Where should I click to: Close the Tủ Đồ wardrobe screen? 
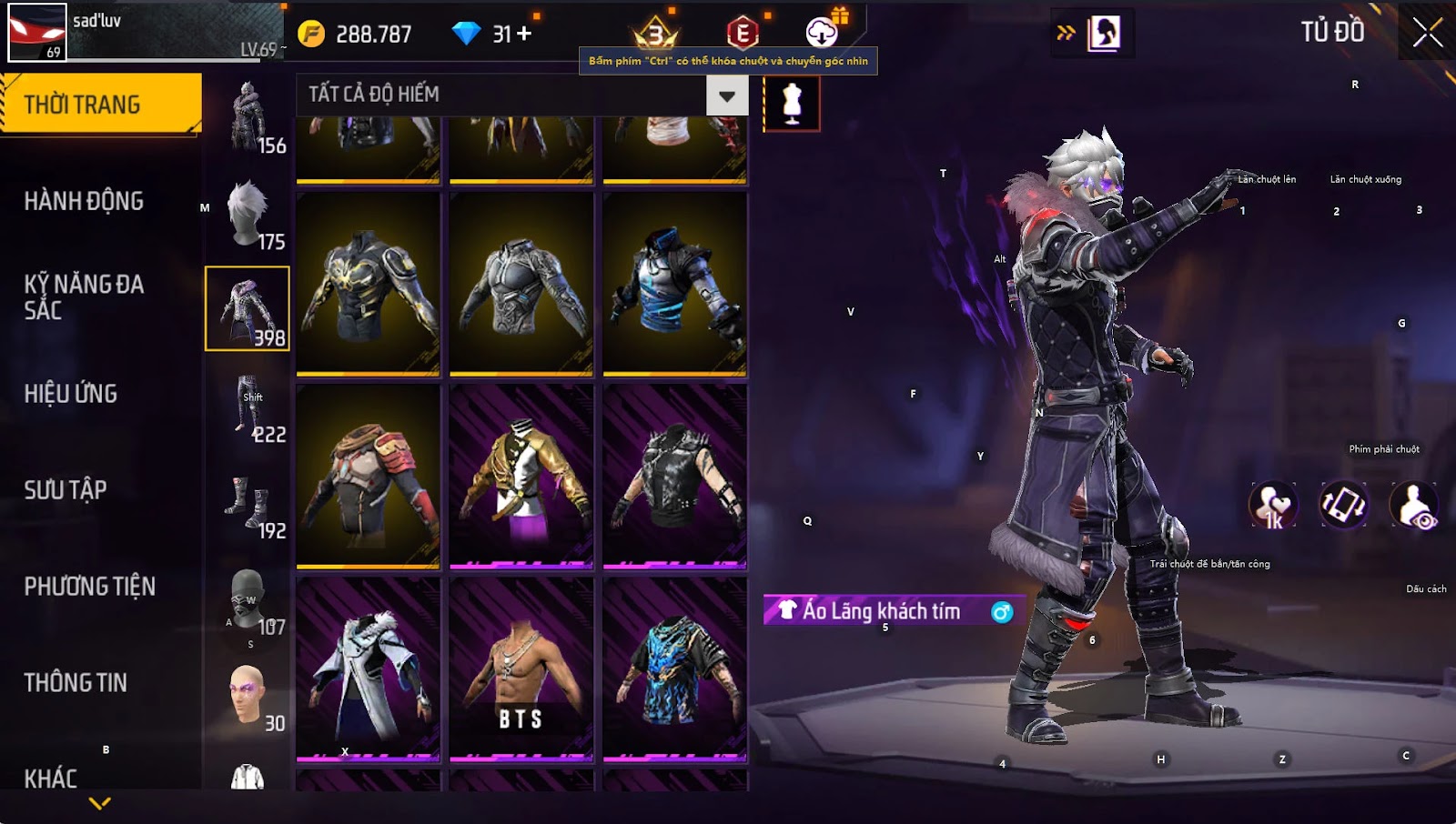coord(1427,33)
